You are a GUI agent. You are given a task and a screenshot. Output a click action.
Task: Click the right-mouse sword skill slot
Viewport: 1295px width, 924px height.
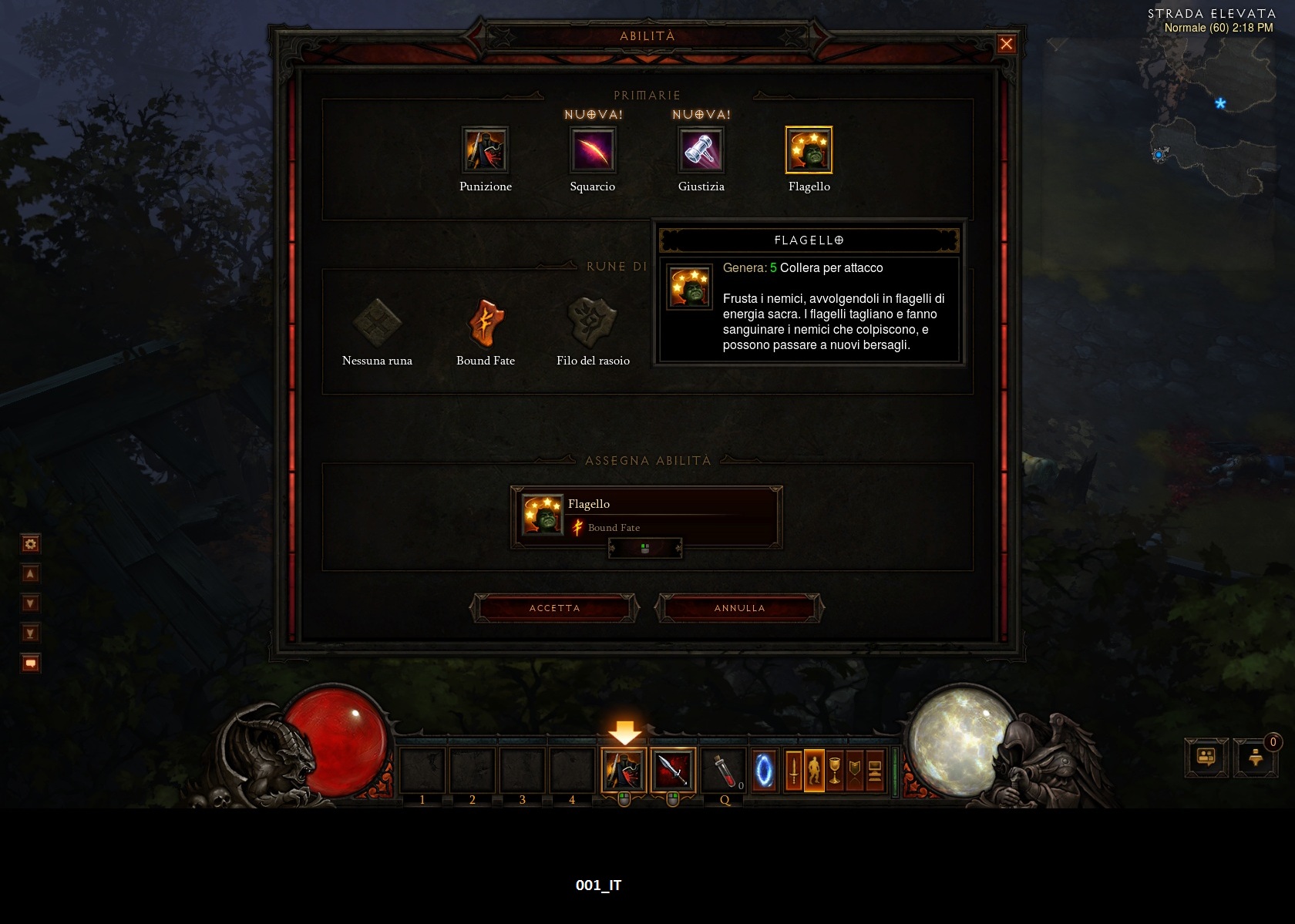point(673,770)
